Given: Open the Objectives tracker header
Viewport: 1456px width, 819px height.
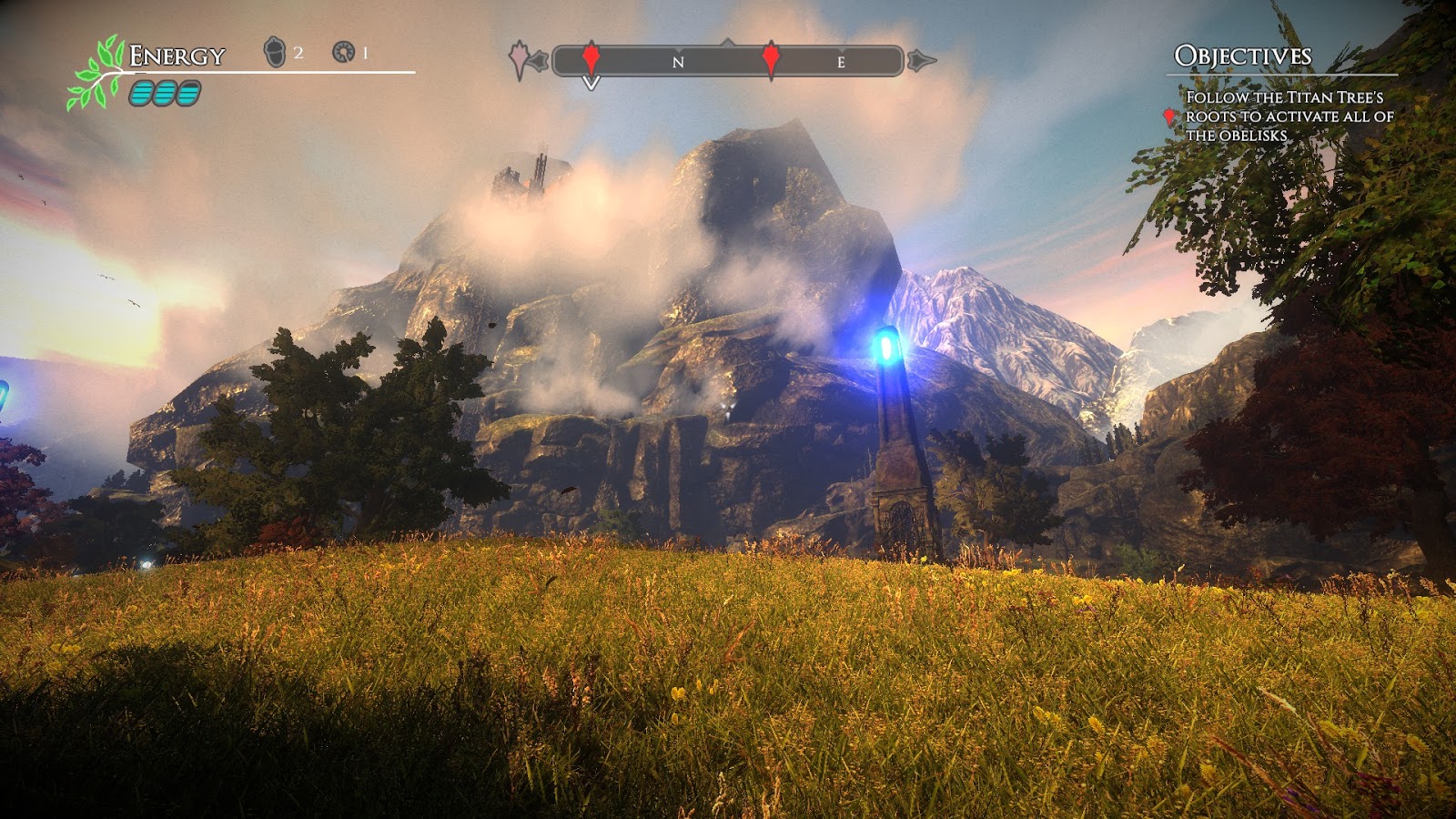Looking at the screenshot, I should [x=1242, y=56].
